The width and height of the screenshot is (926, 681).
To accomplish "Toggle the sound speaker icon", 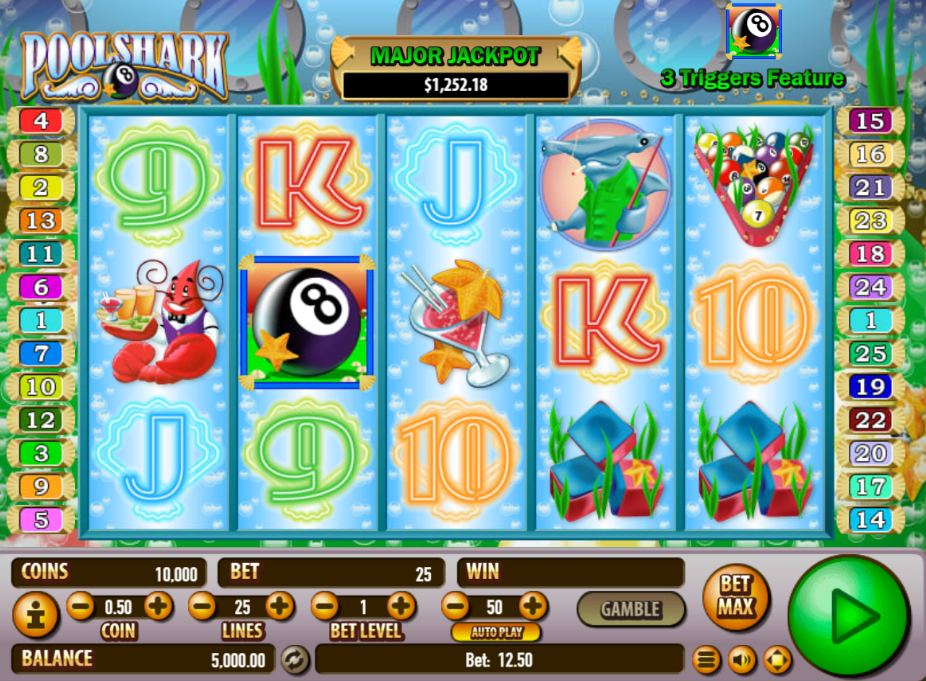I will (x=741, y=659).
